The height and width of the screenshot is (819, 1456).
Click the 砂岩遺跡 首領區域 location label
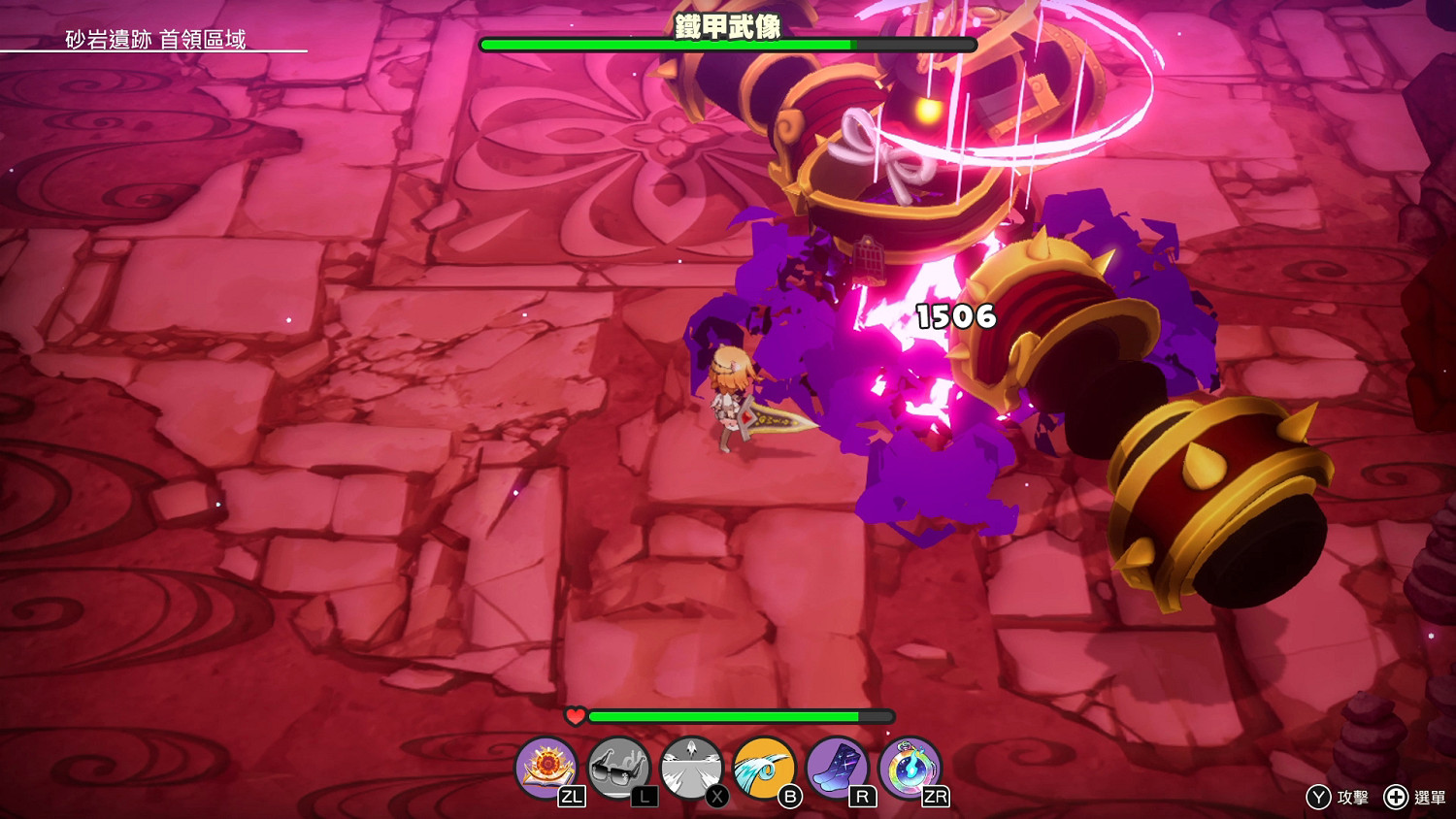(155, 42)
